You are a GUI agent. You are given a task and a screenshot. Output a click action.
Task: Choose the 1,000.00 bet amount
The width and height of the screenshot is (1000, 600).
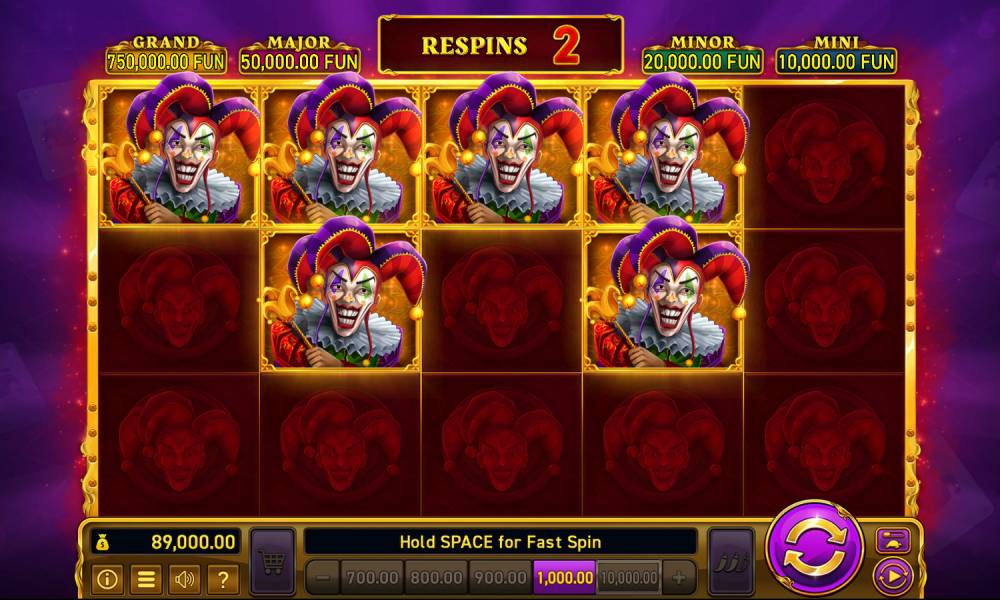pyautogui.click(x=564, y=577)
